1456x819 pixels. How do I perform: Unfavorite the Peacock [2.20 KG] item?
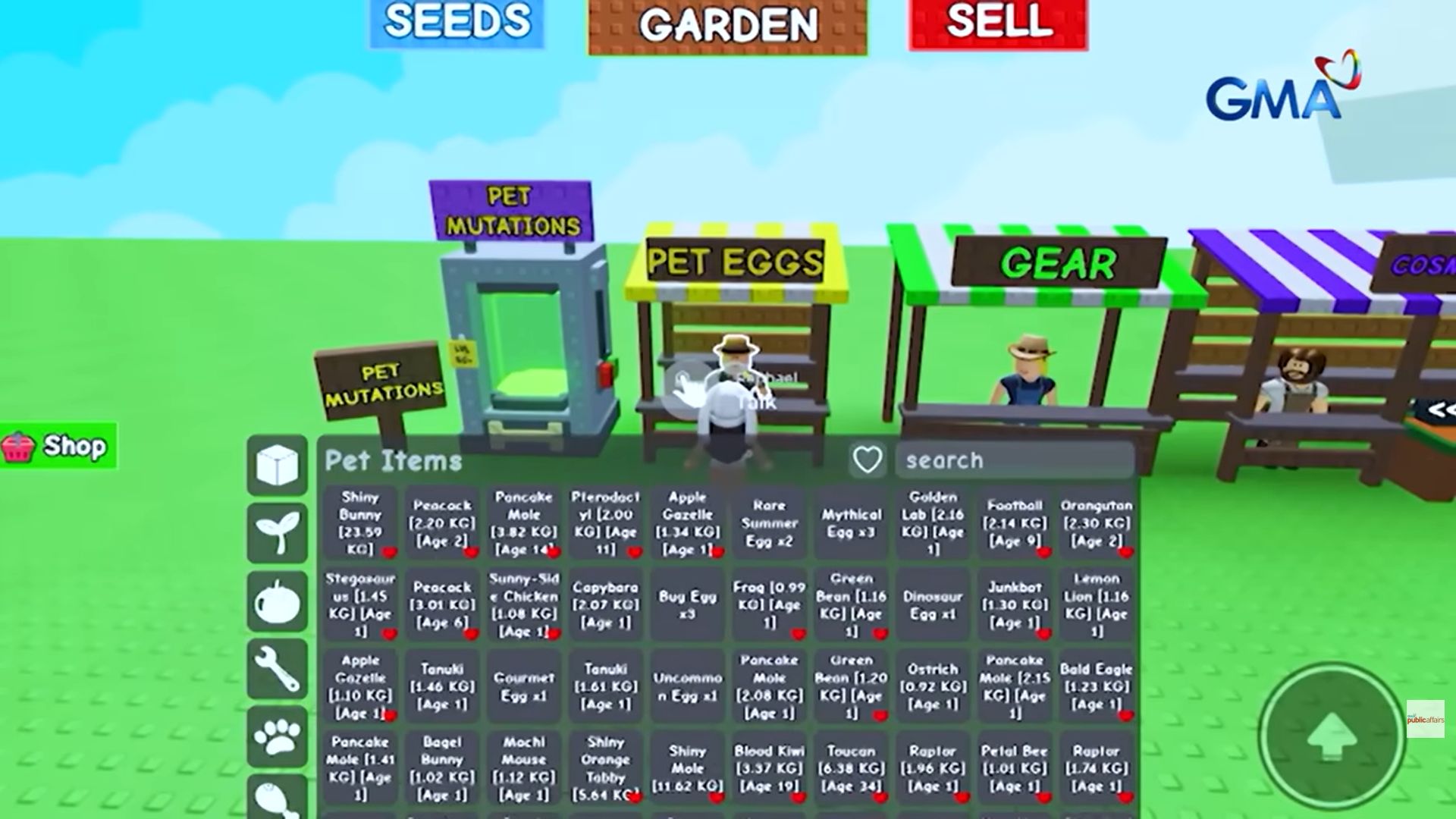[x=470, y=552]
